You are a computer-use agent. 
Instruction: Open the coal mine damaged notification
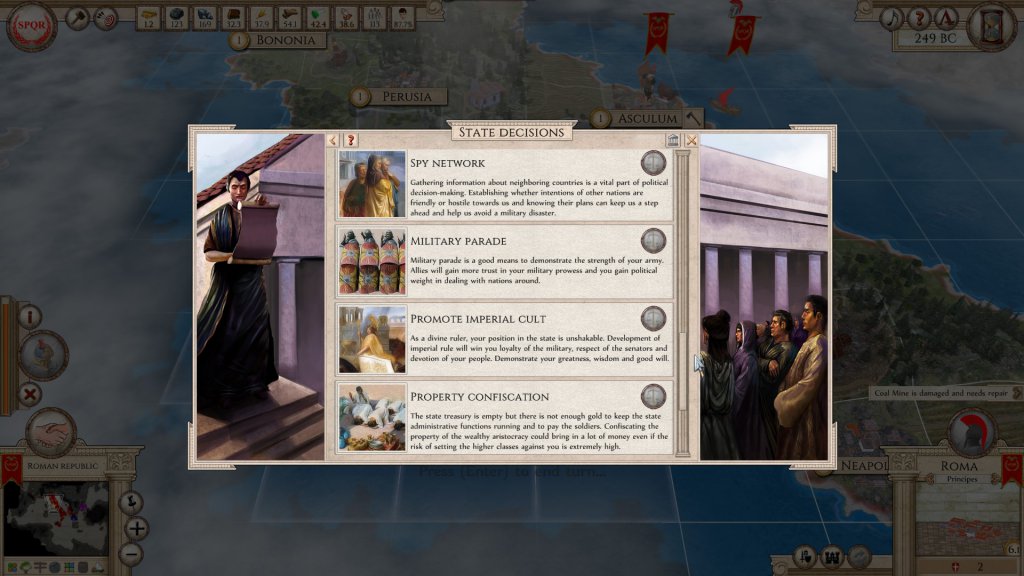940,394
